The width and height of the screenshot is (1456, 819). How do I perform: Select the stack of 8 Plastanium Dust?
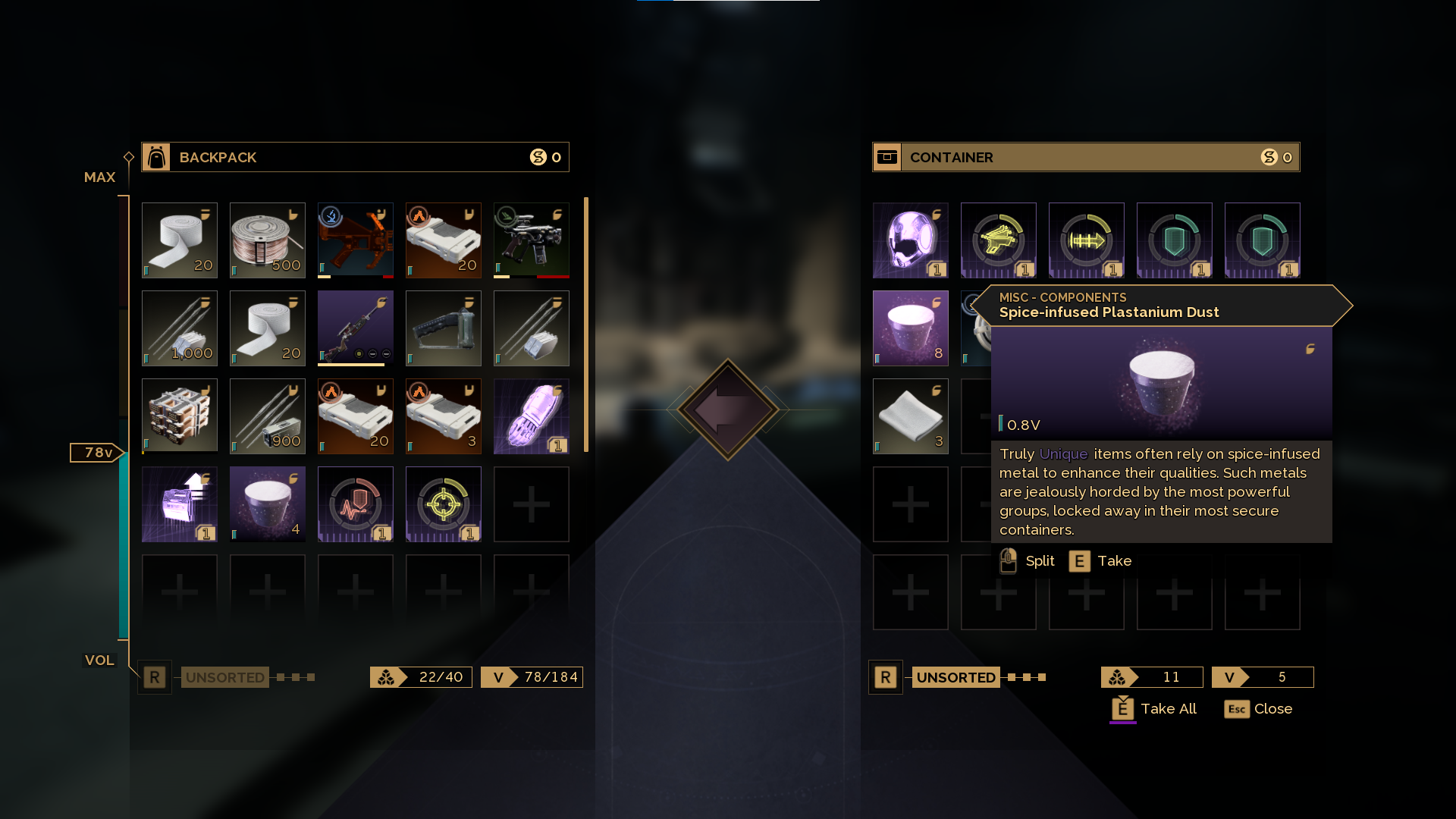(910, 328)
